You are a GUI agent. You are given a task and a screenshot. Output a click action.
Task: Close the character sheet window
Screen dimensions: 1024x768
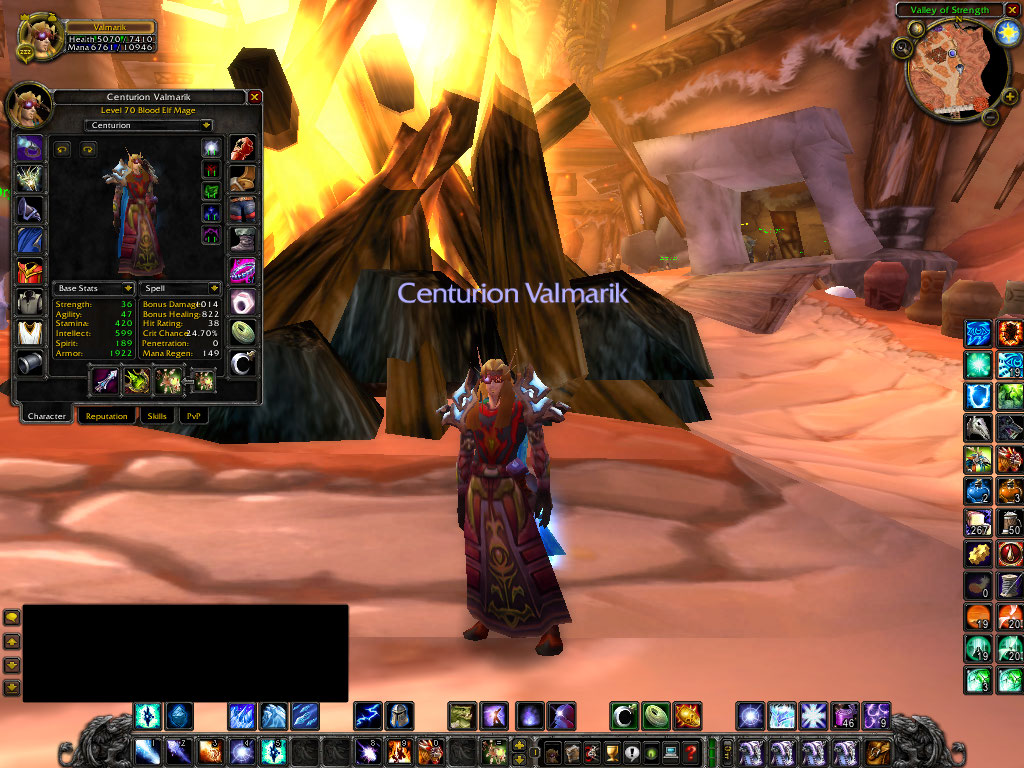pyautogui.click(x=255, y=97)
